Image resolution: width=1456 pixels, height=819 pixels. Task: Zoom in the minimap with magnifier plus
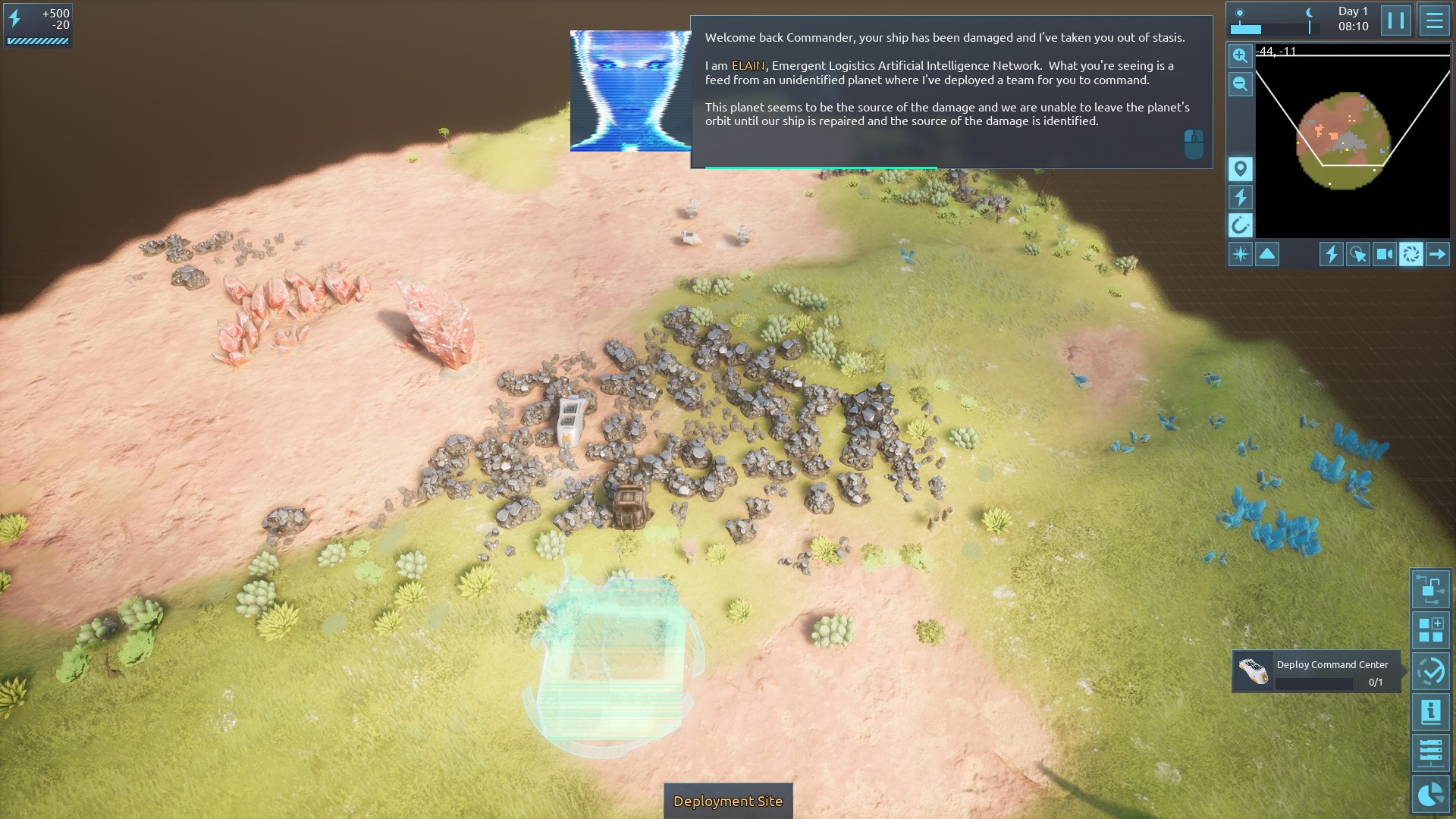[1240, 56]
